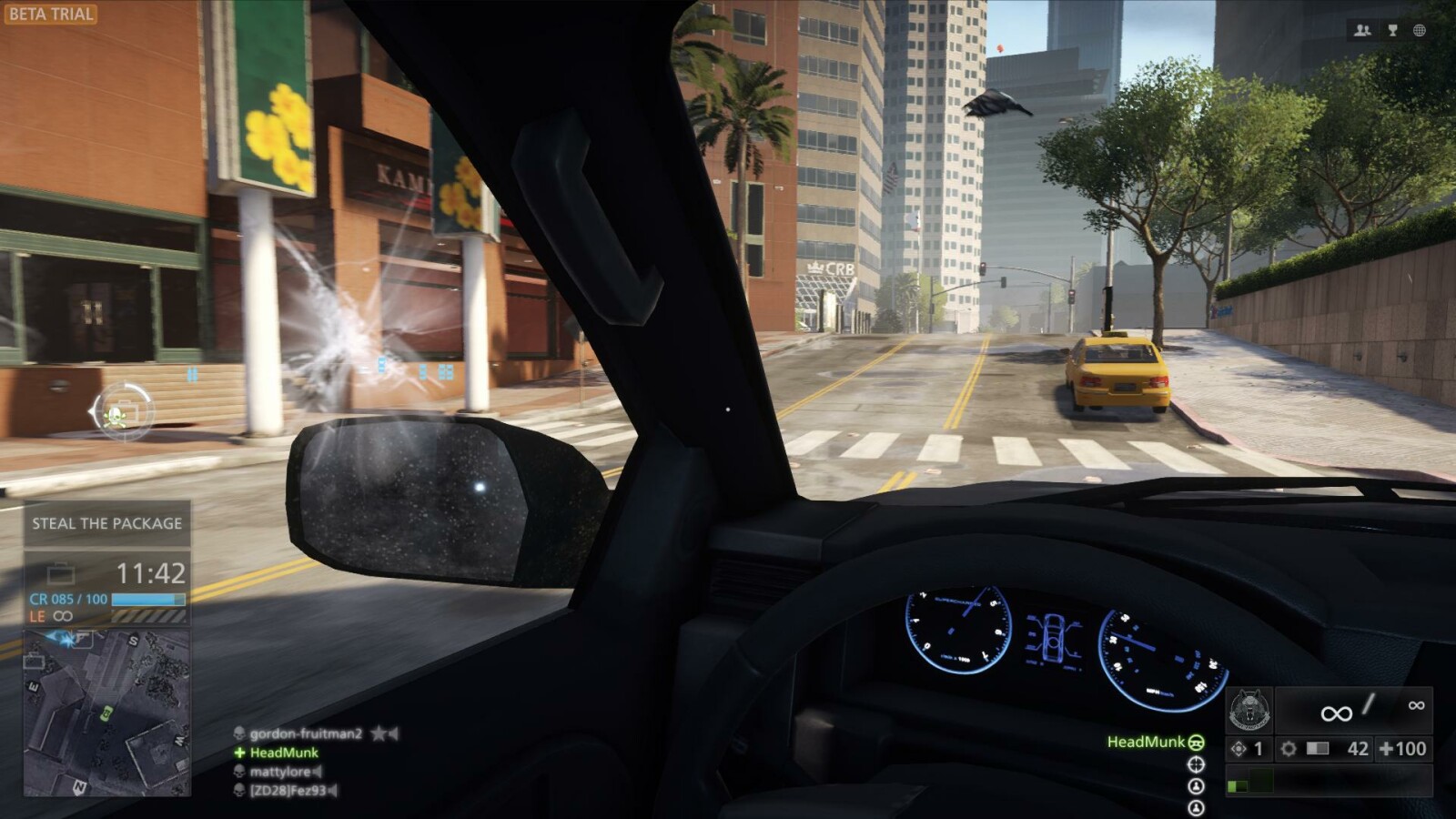Click the trophy icon in the top bar
This screenshot has height=819, width=1456.
click(x=1391, y=30)
